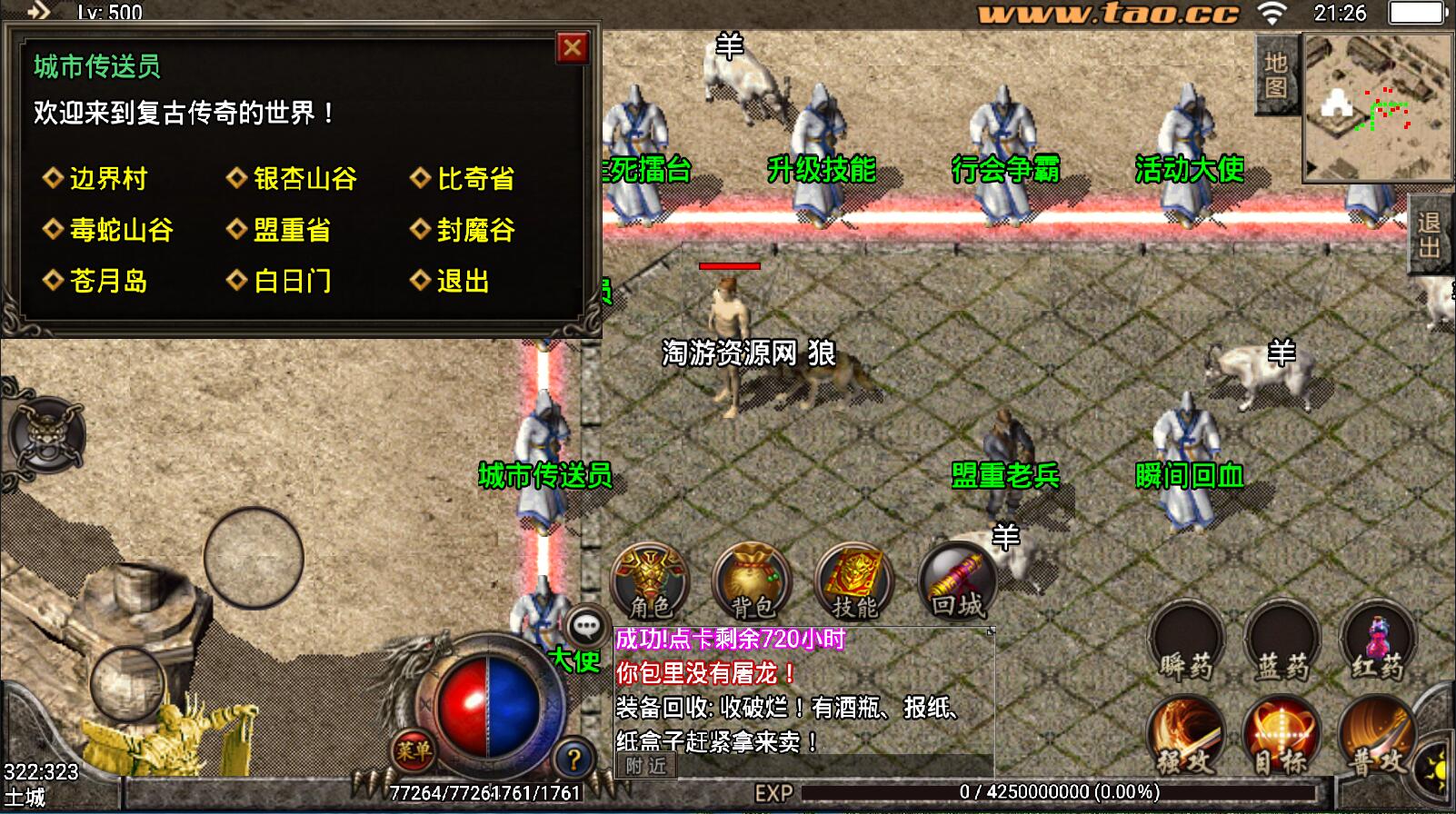Teleport to 边界村
Viewport: 1456px width, 814px height.
107,178
